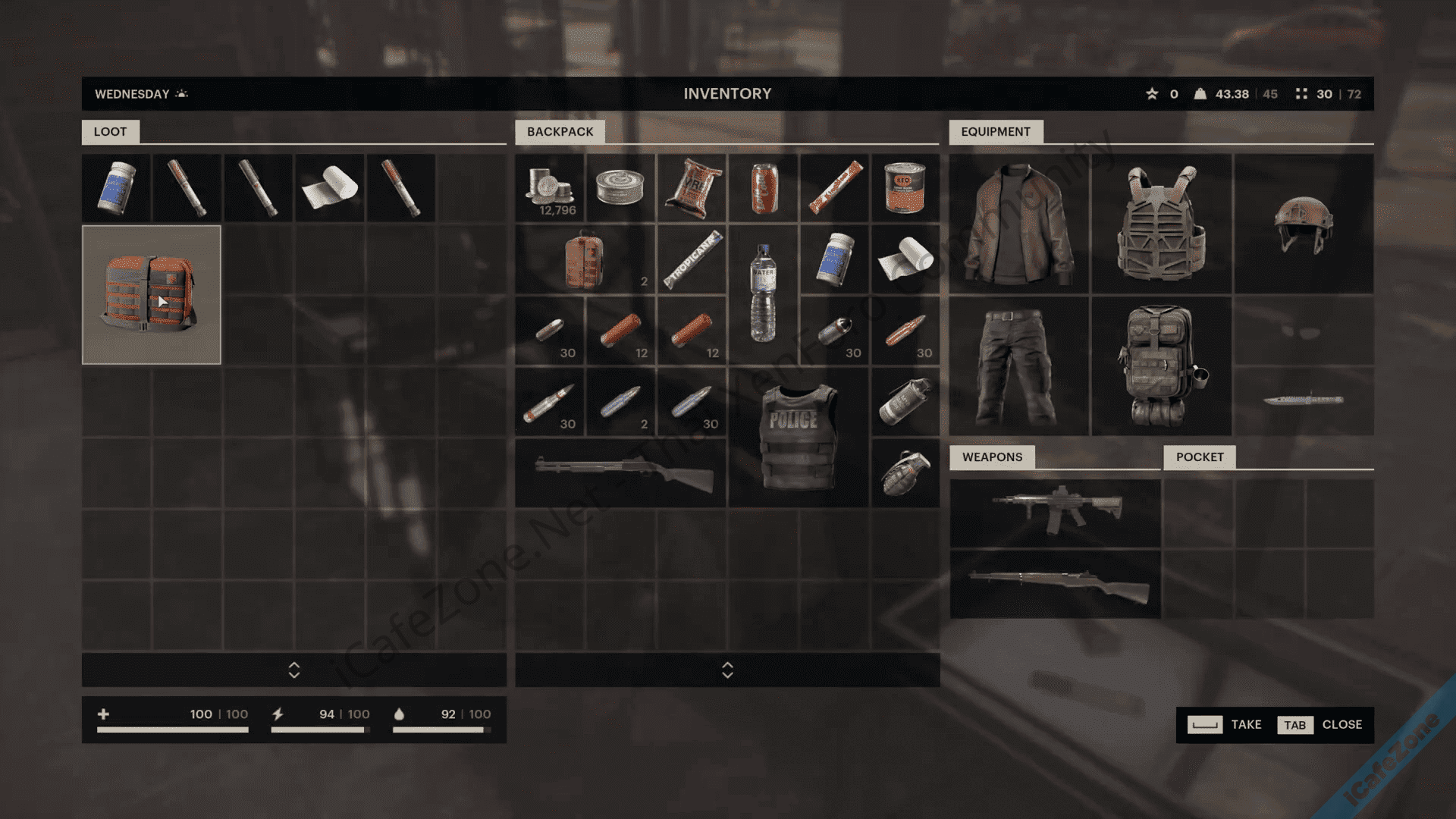
Task: Expand the loot panel arrows bar
Action: click(x=294, y=670)
